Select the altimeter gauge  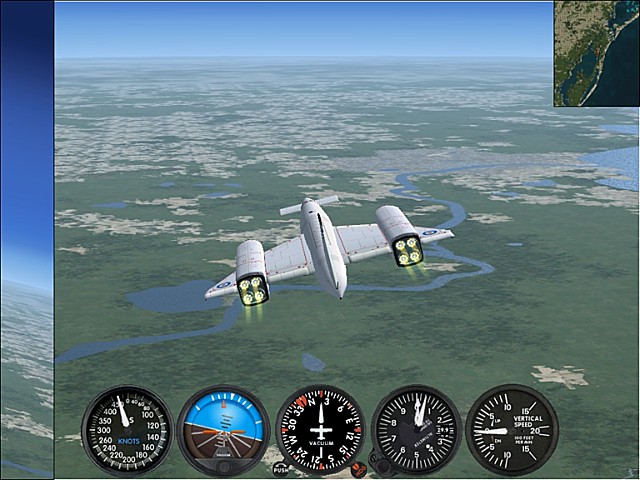pos(415,430)
